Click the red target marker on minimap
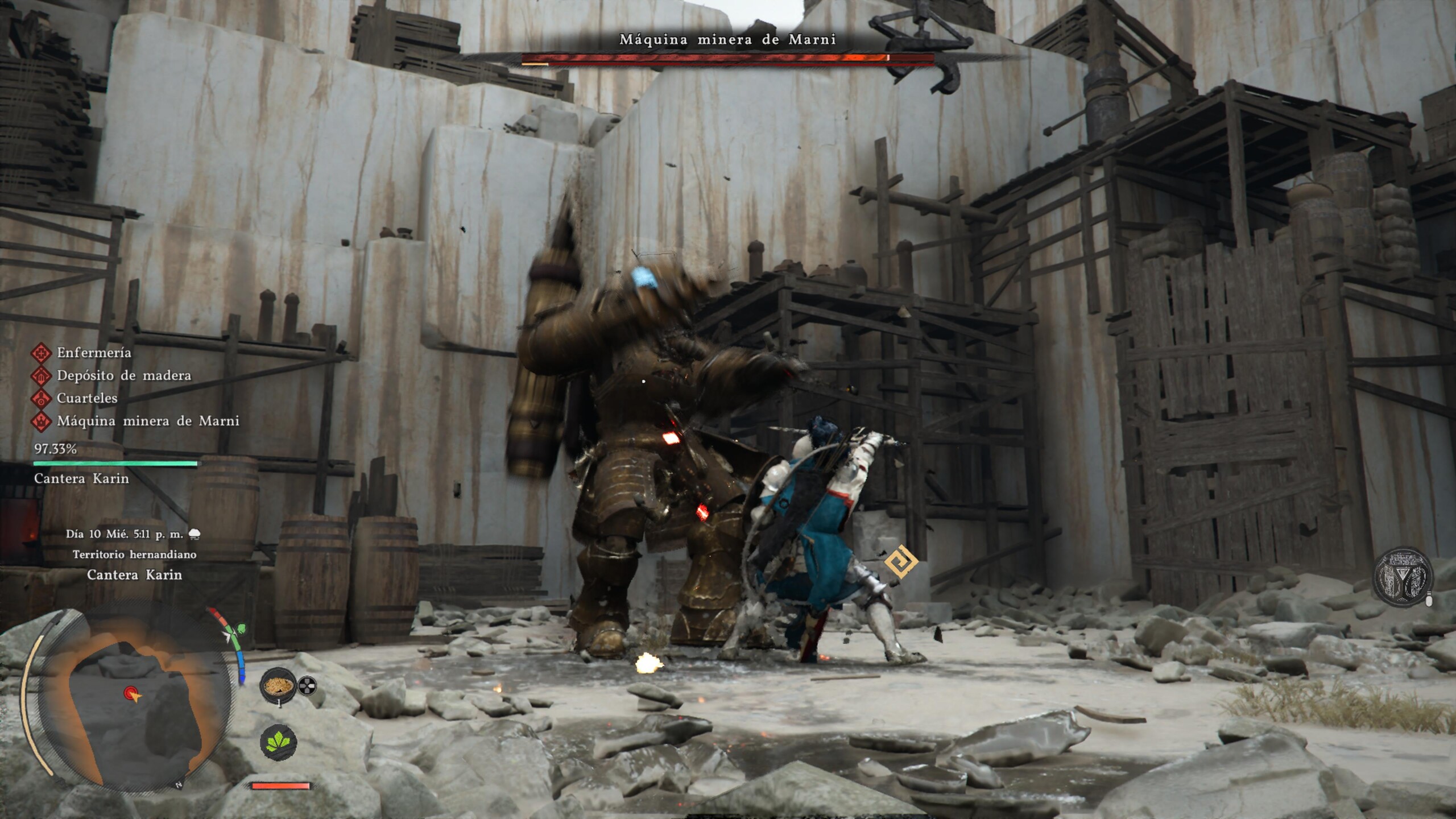This screenshot has height=819, width=1456. coord(131,693)
